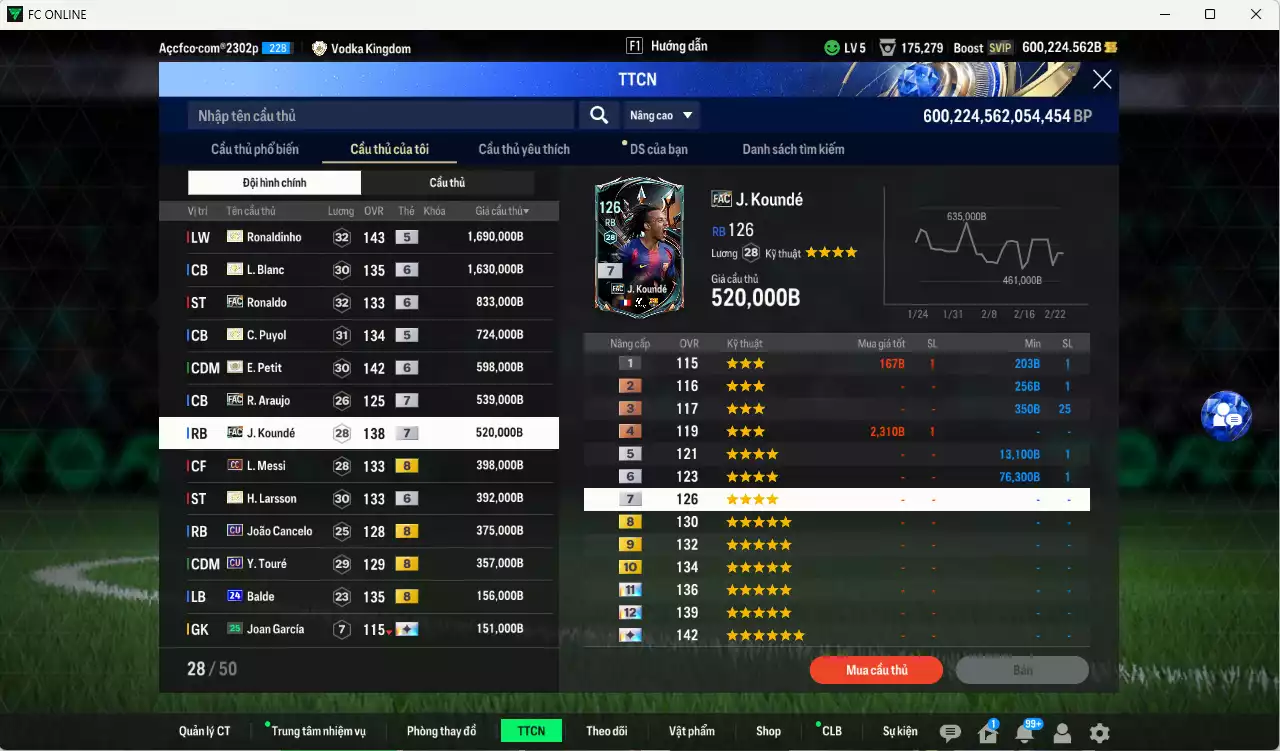Open the Danh sách tìm kiếm tab
This screenshot has width=1280, height=751.
click(793, 148)
